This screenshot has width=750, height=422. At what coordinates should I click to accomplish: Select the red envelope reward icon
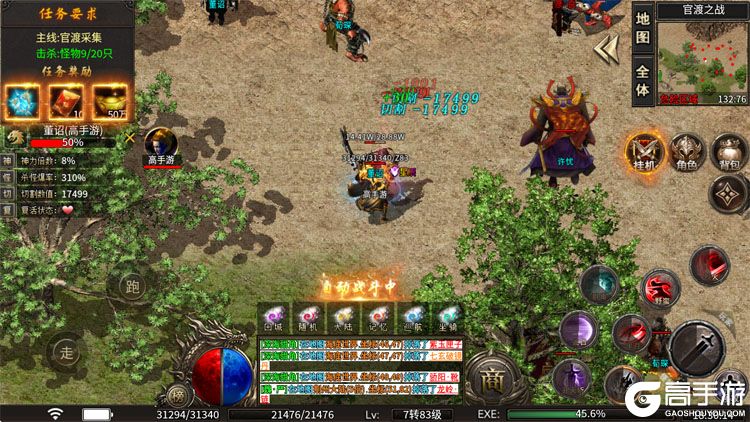pos(67,101)
